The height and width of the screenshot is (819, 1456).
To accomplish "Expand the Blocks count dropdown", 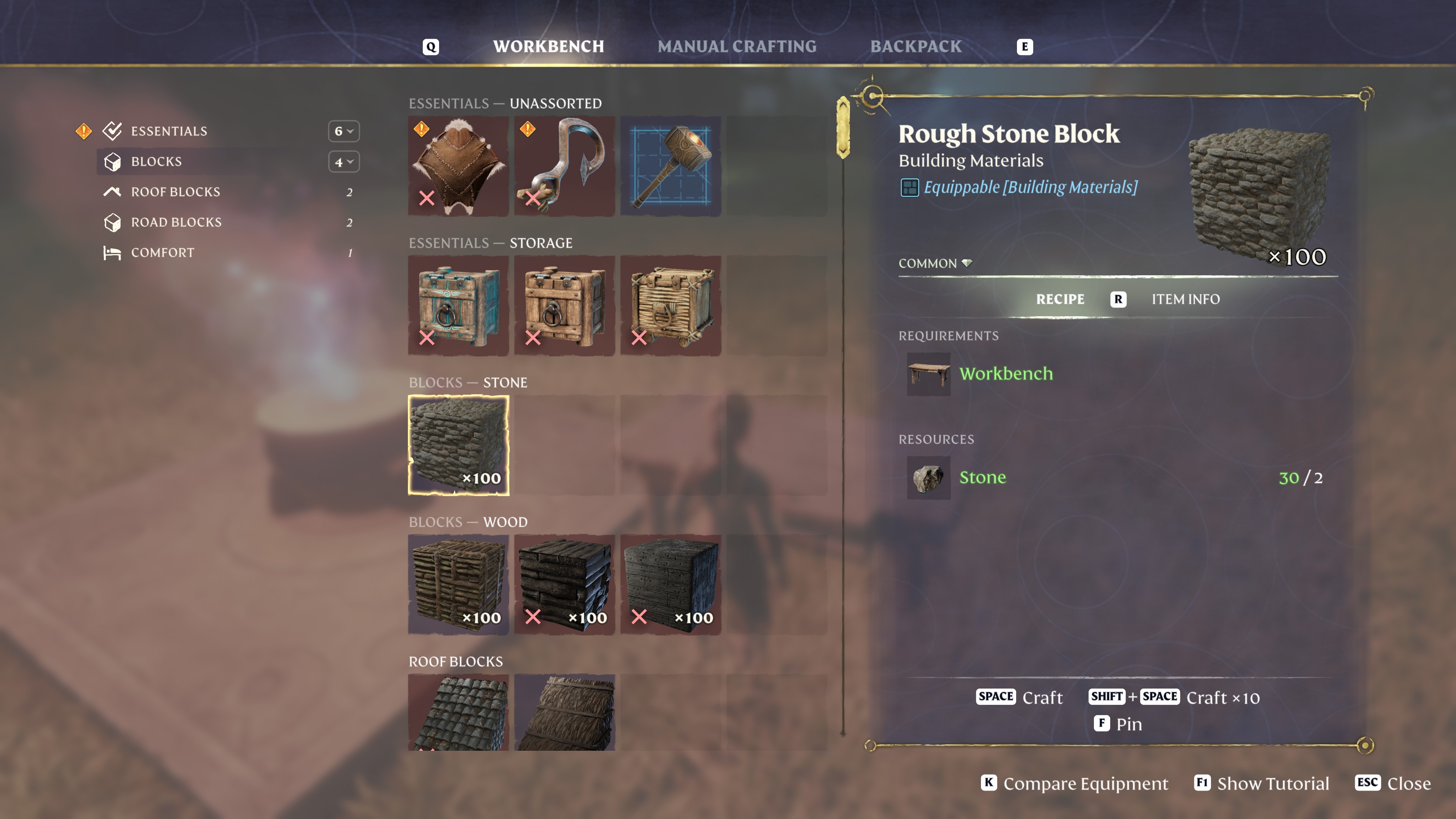I will [x=344, y=162].
